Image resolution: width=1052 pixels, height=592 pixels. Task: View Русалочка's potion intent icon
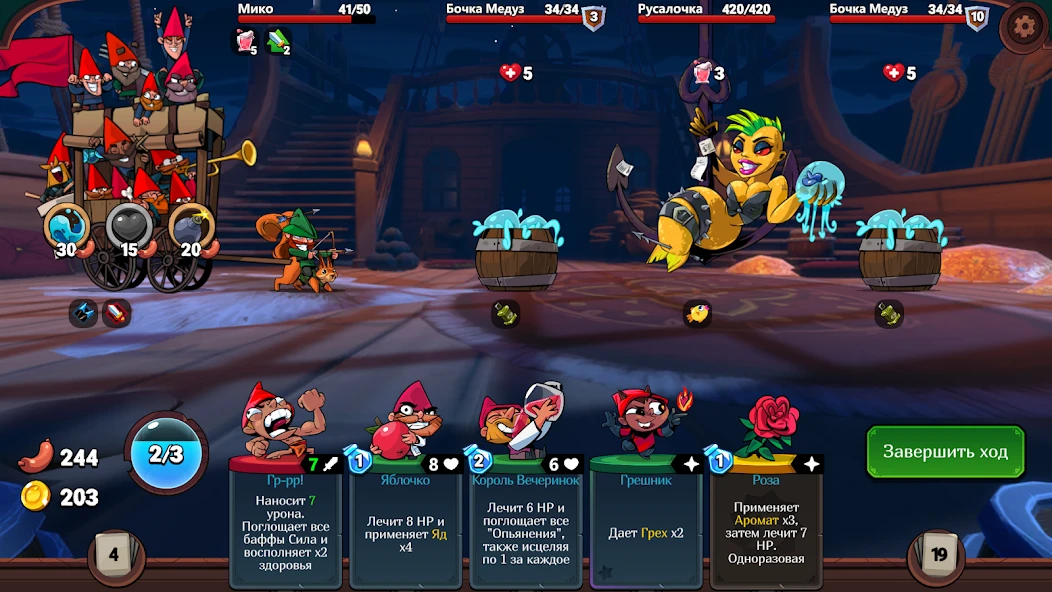tap(702, 72)
